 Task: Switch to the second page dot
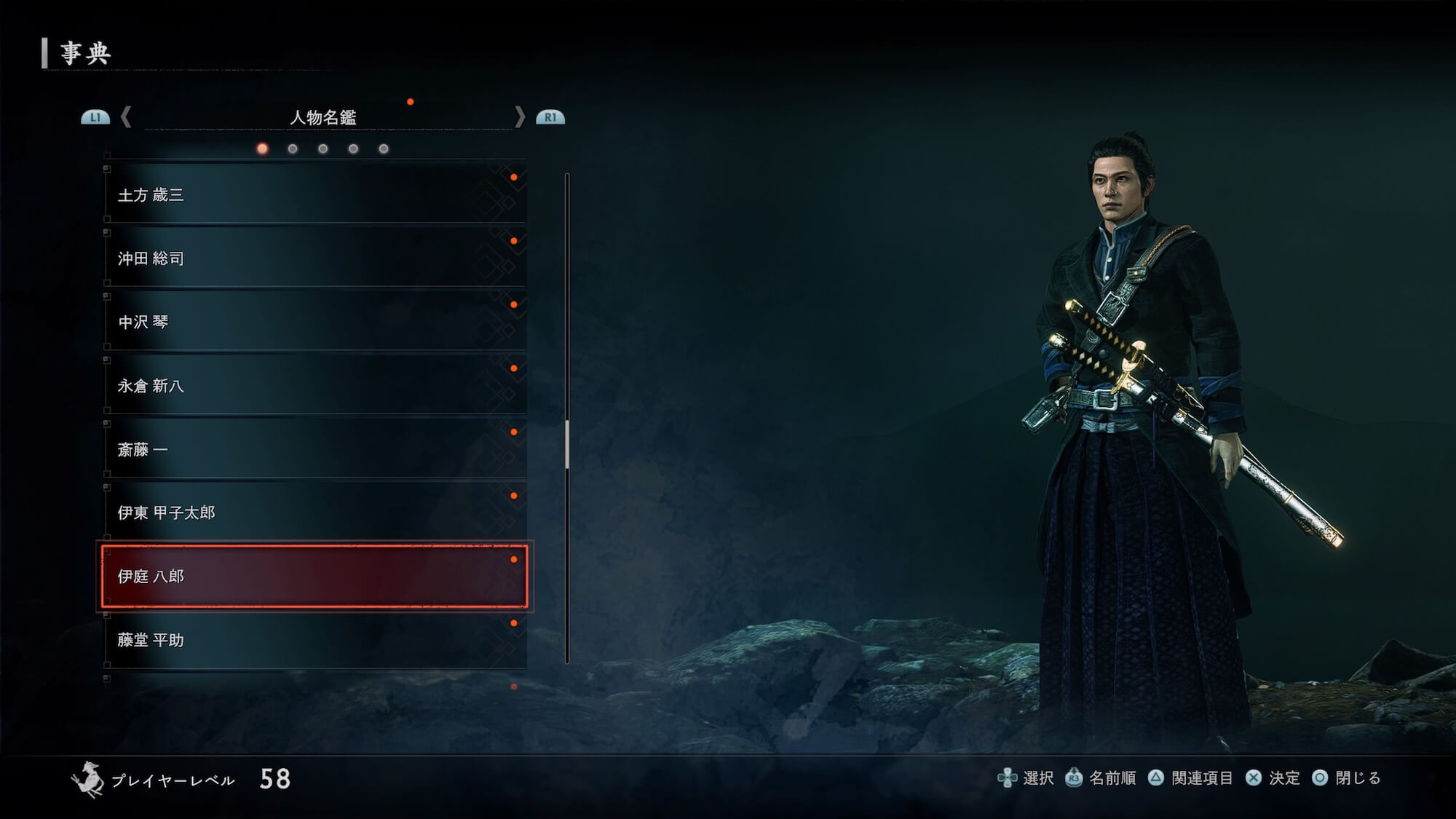pos(293,149)
